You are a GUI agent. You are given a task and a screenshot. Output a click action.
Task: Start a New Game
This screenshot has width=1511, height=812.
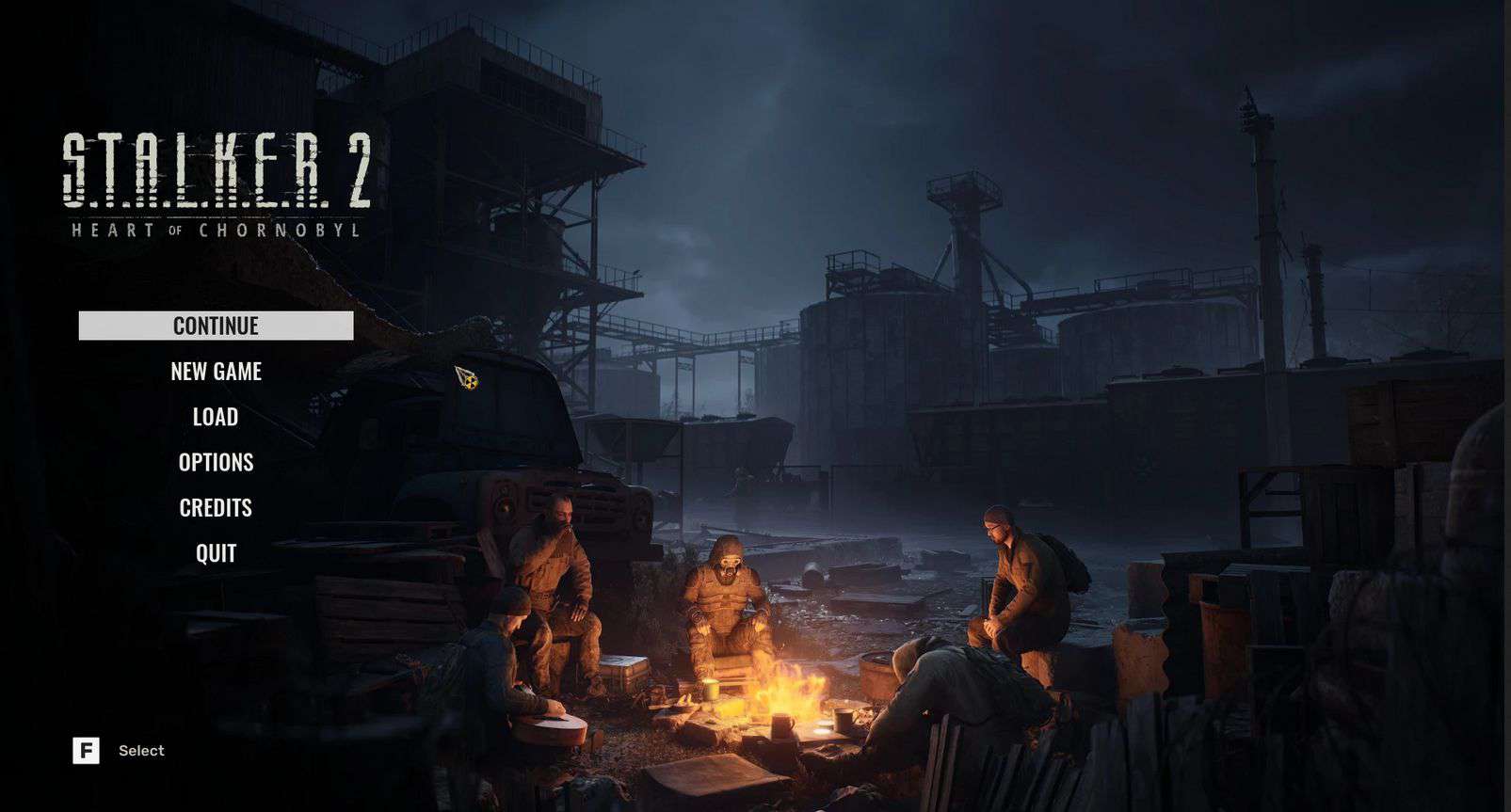click(x=216, y=372)
